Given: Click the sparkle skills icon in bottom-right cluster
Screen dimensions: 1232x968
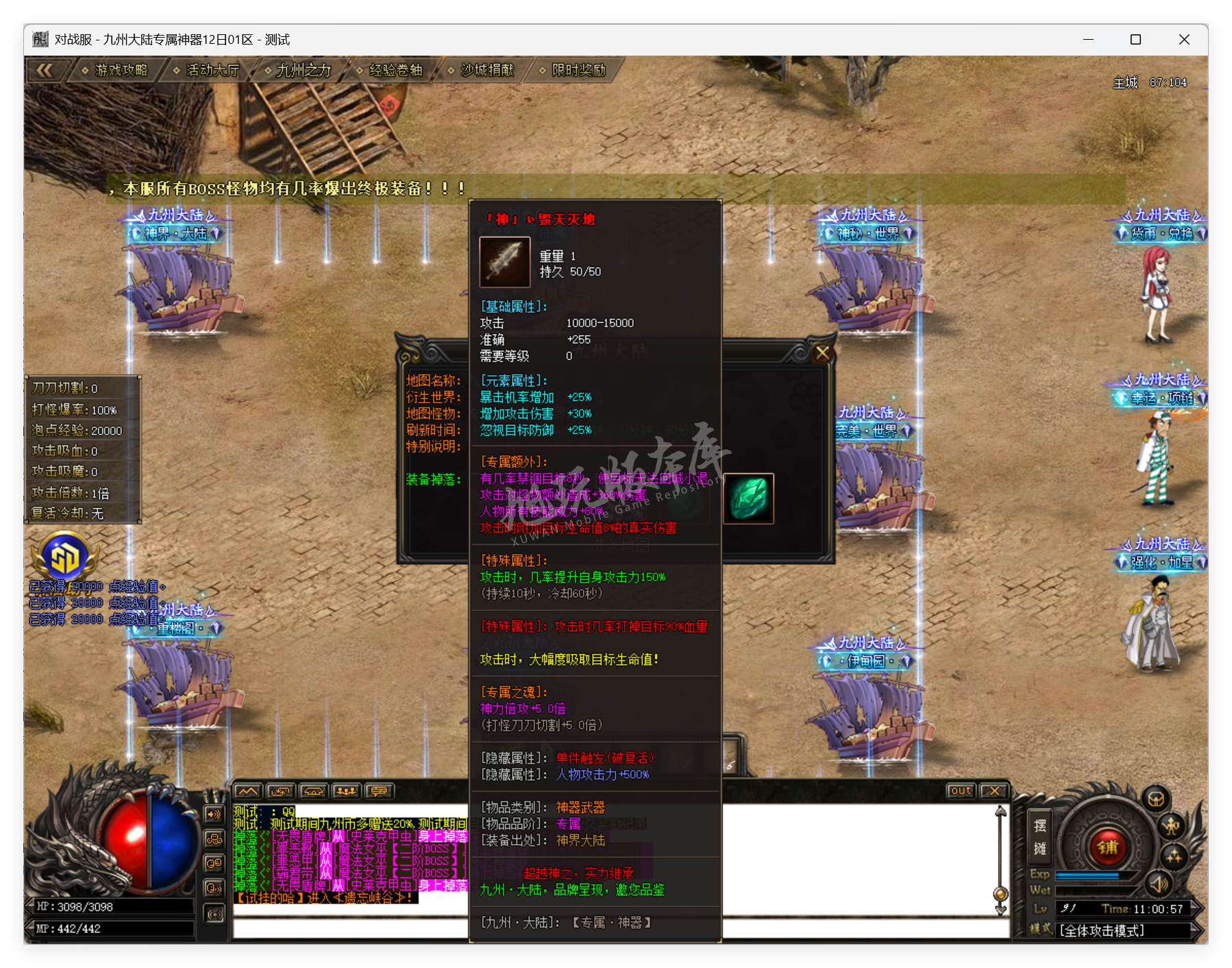Looking at the screenshot, I should point(1173,858).
